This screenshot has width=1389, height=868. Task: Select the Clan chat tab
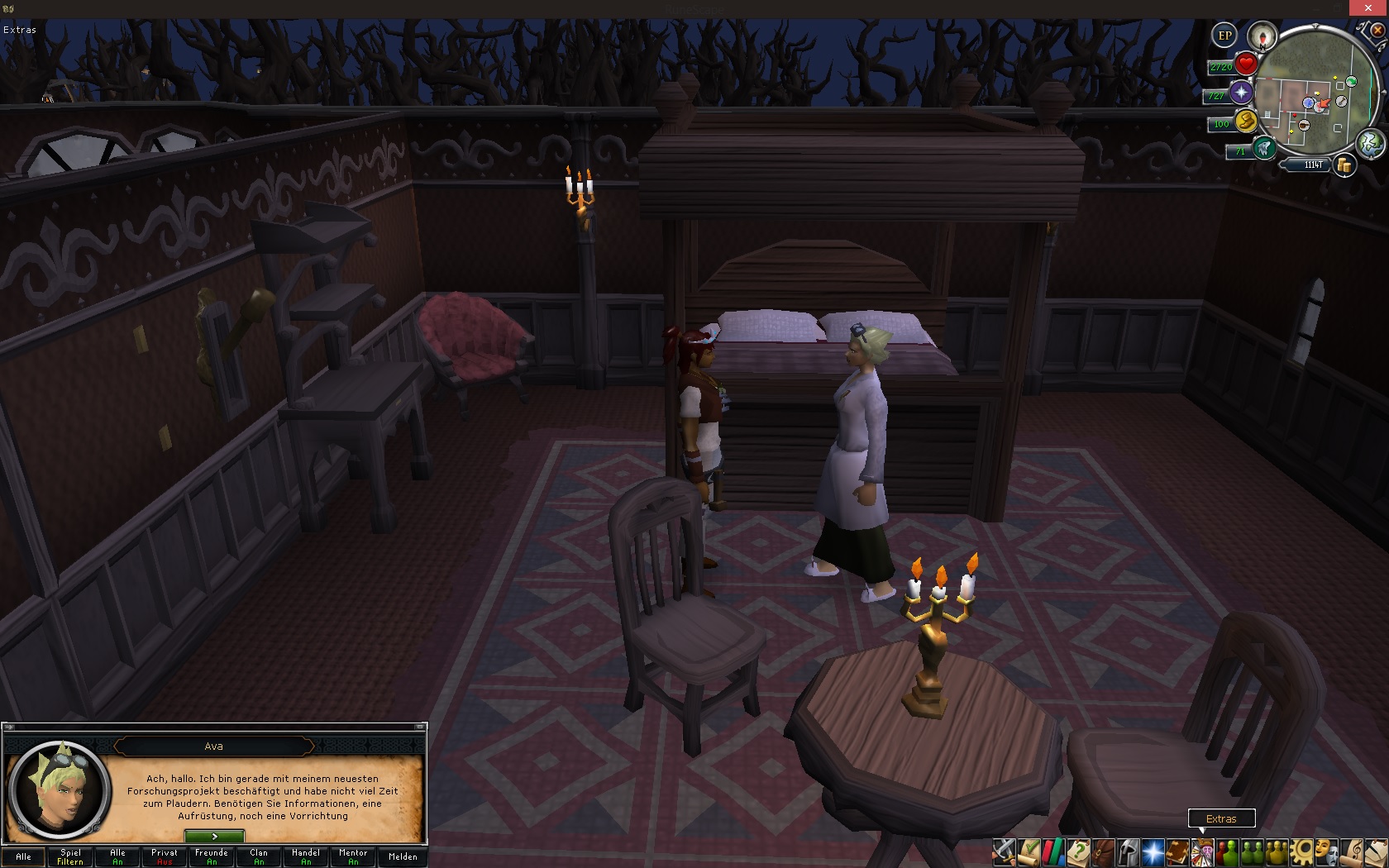click(x=259, y=856)
